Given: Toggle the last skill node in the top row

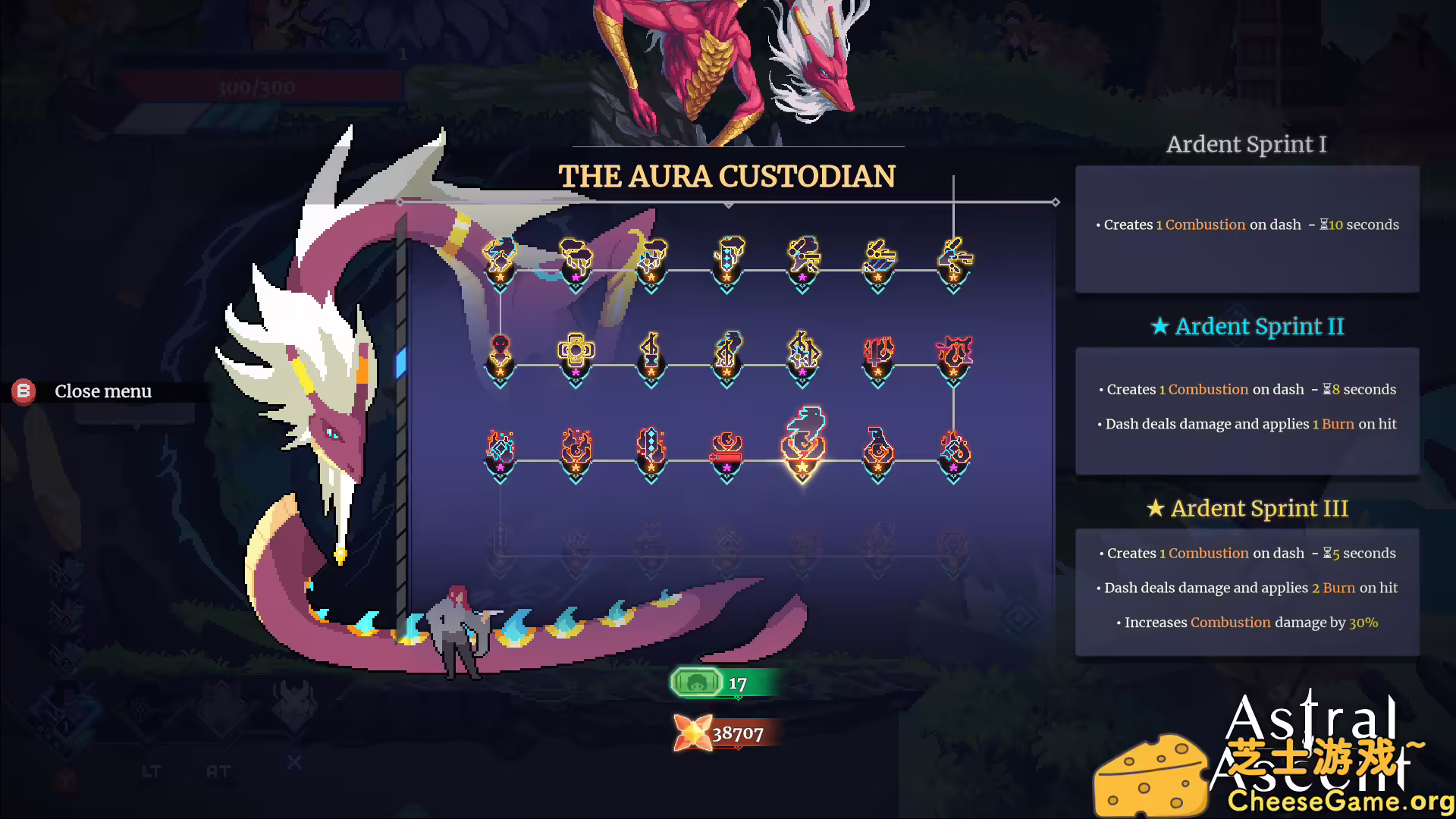Looking at the screenshot, I should coord(952,258).
